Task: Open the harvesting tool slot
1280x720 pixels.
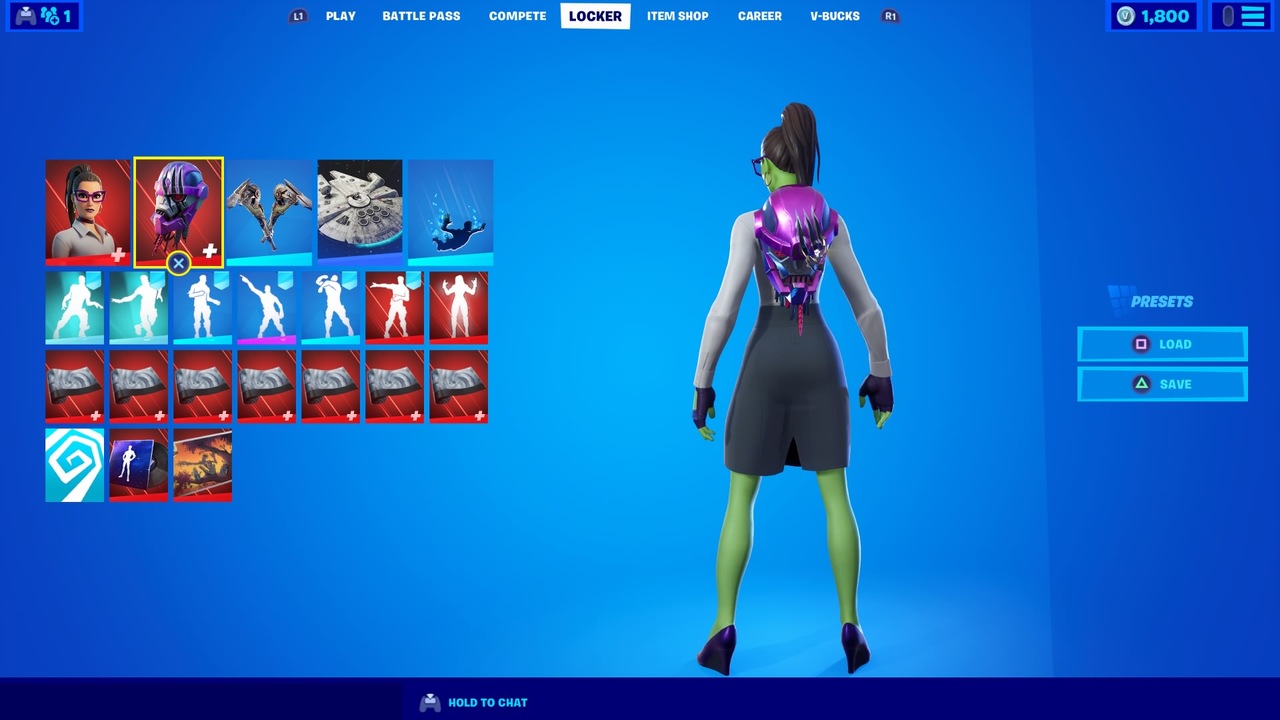Action: pyautogui.click(x=269, y=211)
